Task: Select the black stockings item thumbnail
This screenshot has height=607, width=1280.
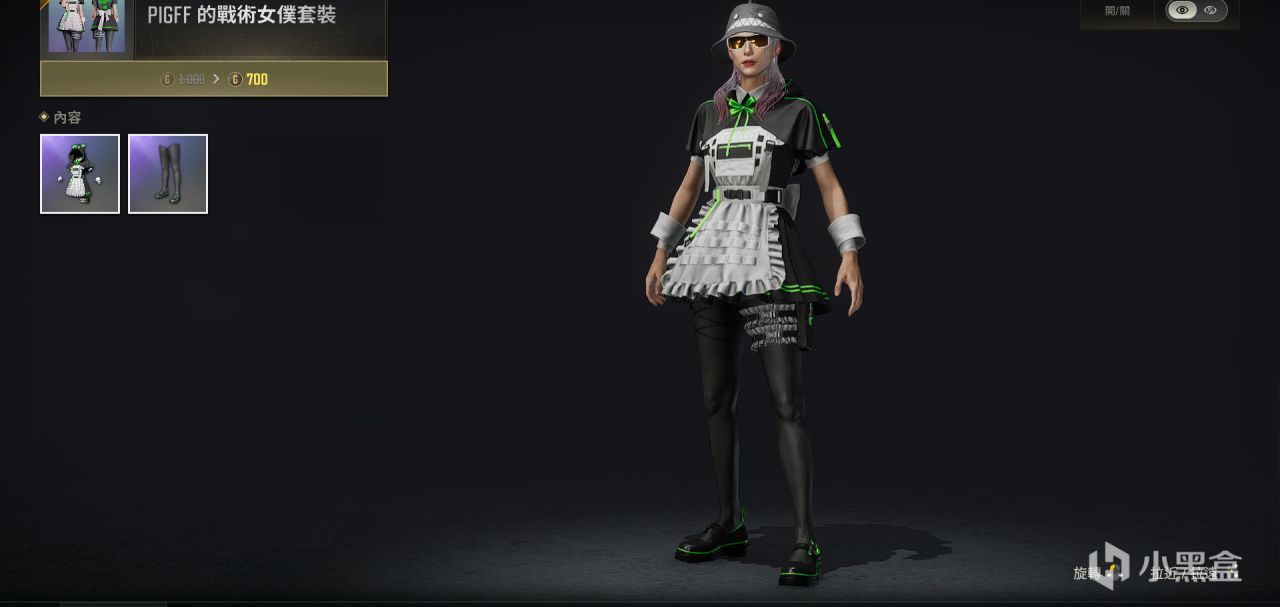Action: 168,174
